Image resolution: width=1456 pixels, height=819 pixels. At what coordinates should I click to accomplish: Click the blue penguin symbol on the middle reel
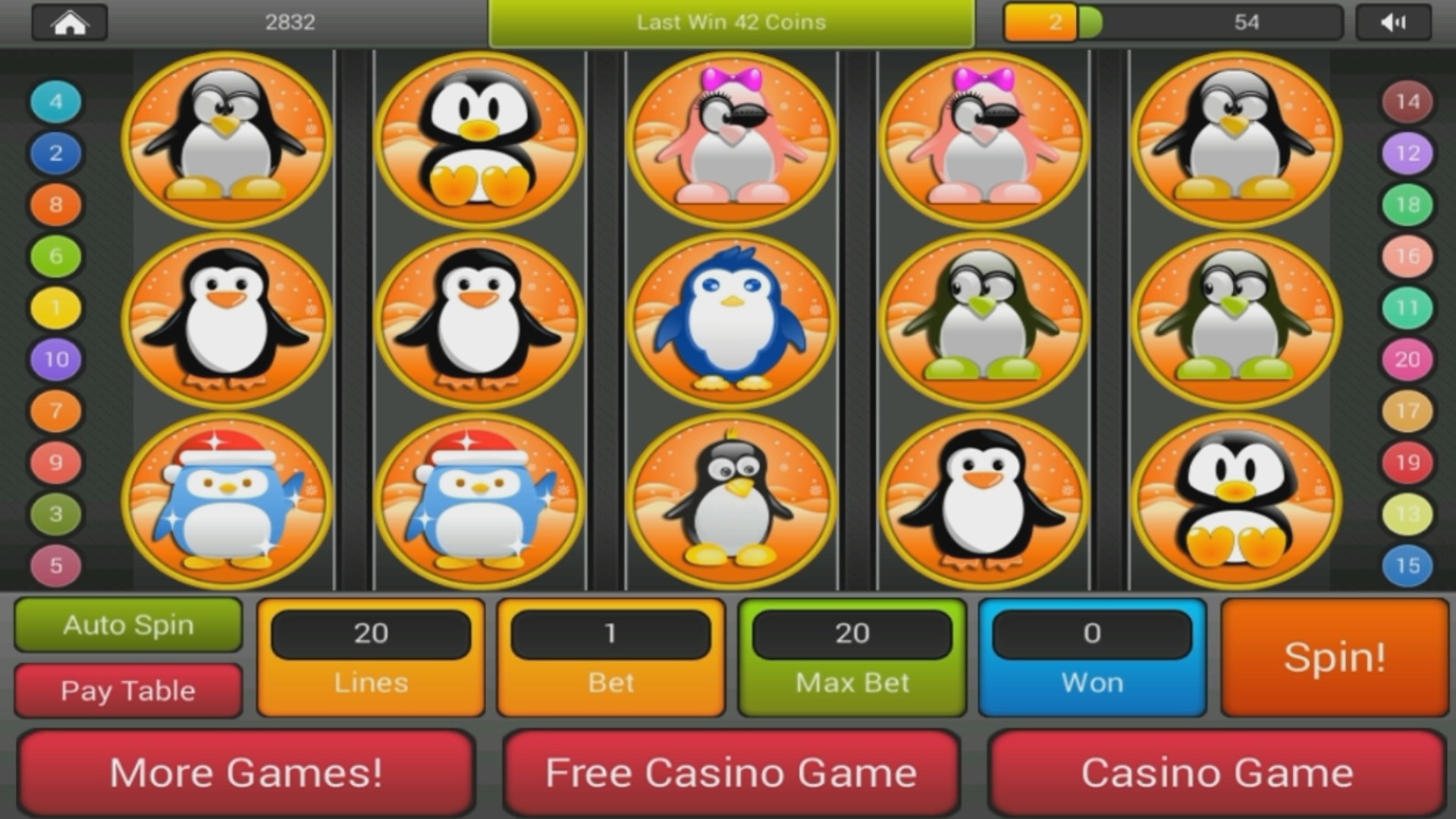(732, 318)
